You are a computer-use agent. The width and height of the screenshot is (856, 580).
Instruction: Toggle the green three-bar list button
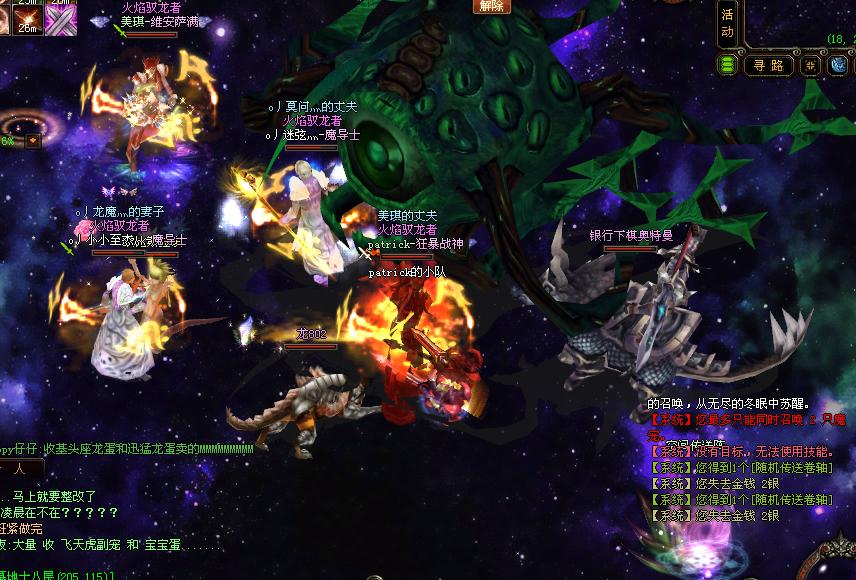click(728, 65)
